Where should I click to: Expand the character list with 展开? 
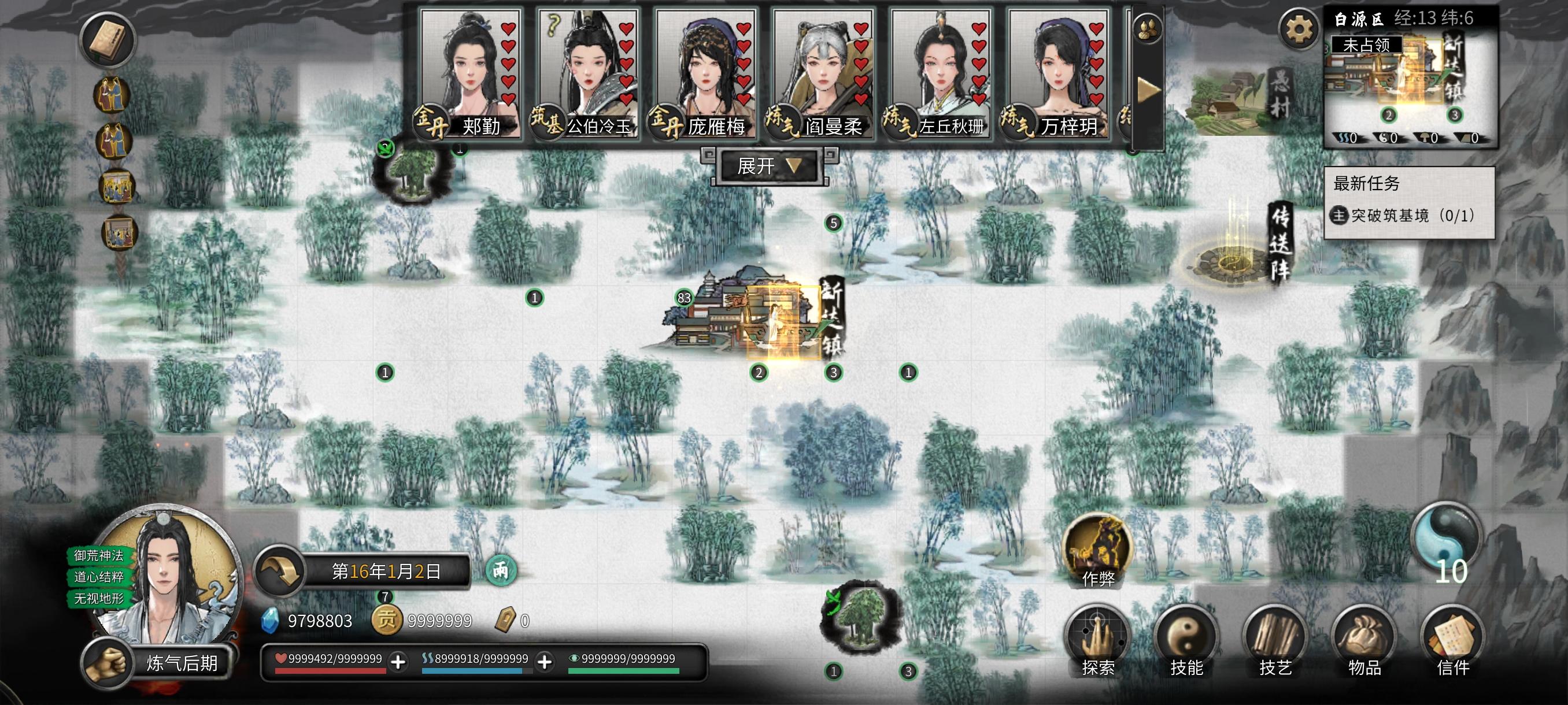pyautogui.click(x=768, y=166)
